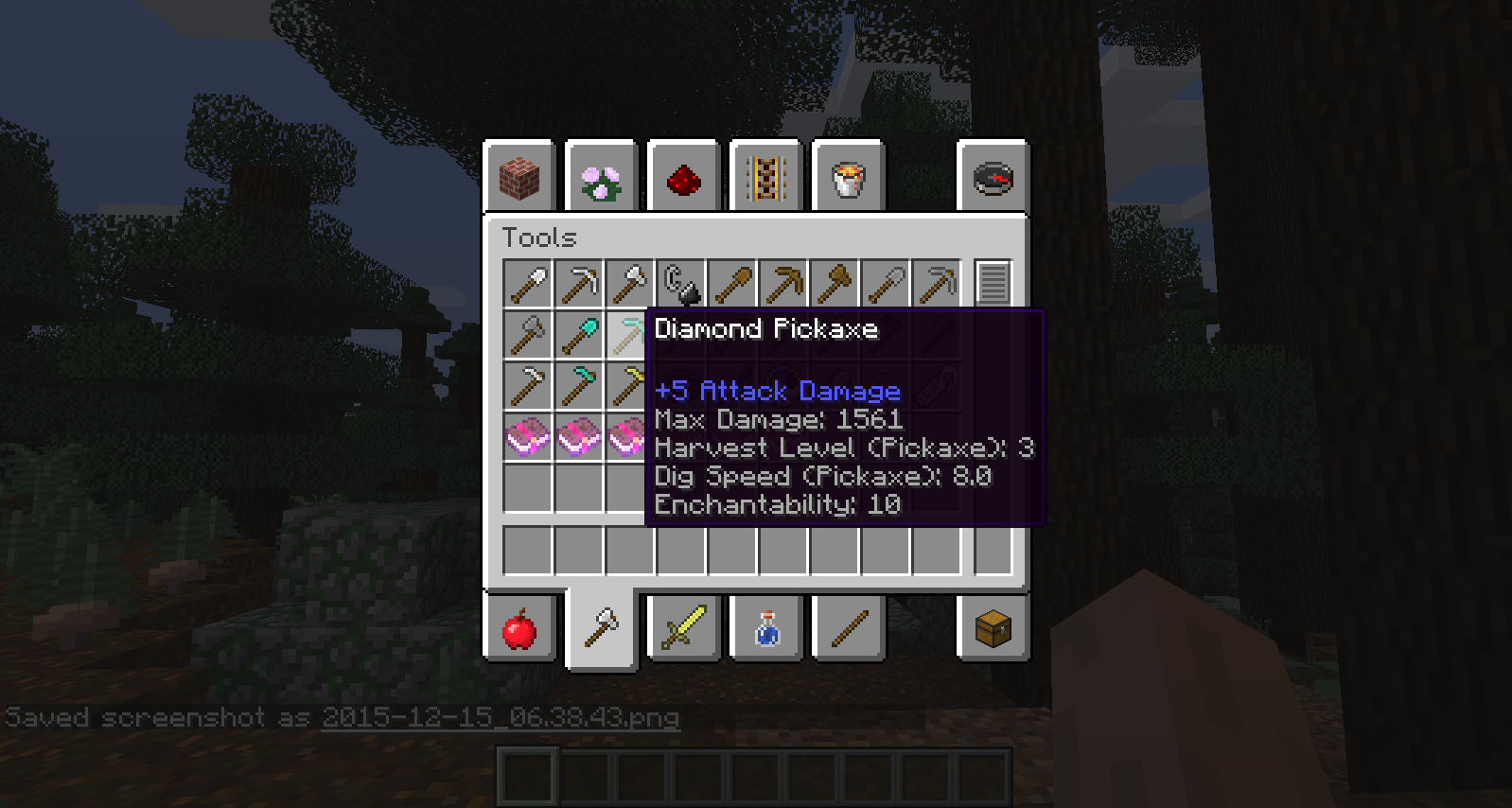Pick up the flint and steel
This screenshot has width=1512, height=808.
(x=683, y=281)
